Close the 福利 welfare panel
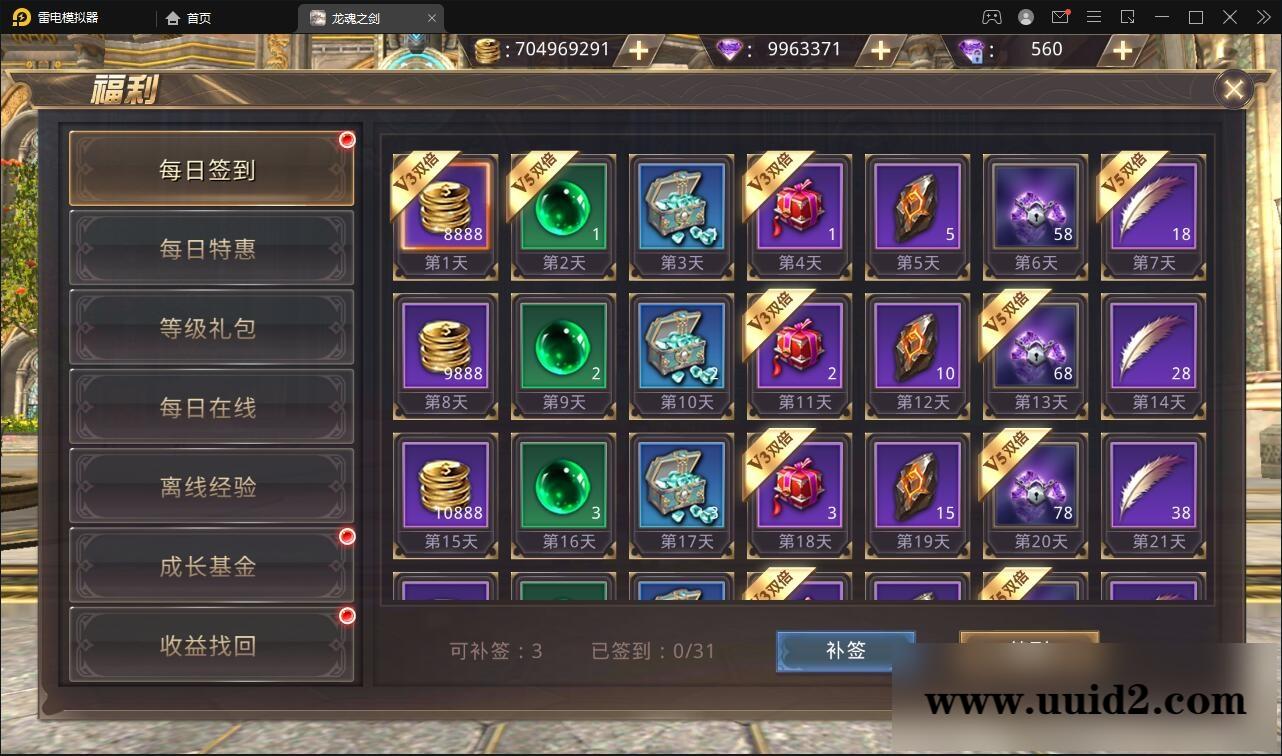Screen dimensions: 1282x756 coord(1232,89)
